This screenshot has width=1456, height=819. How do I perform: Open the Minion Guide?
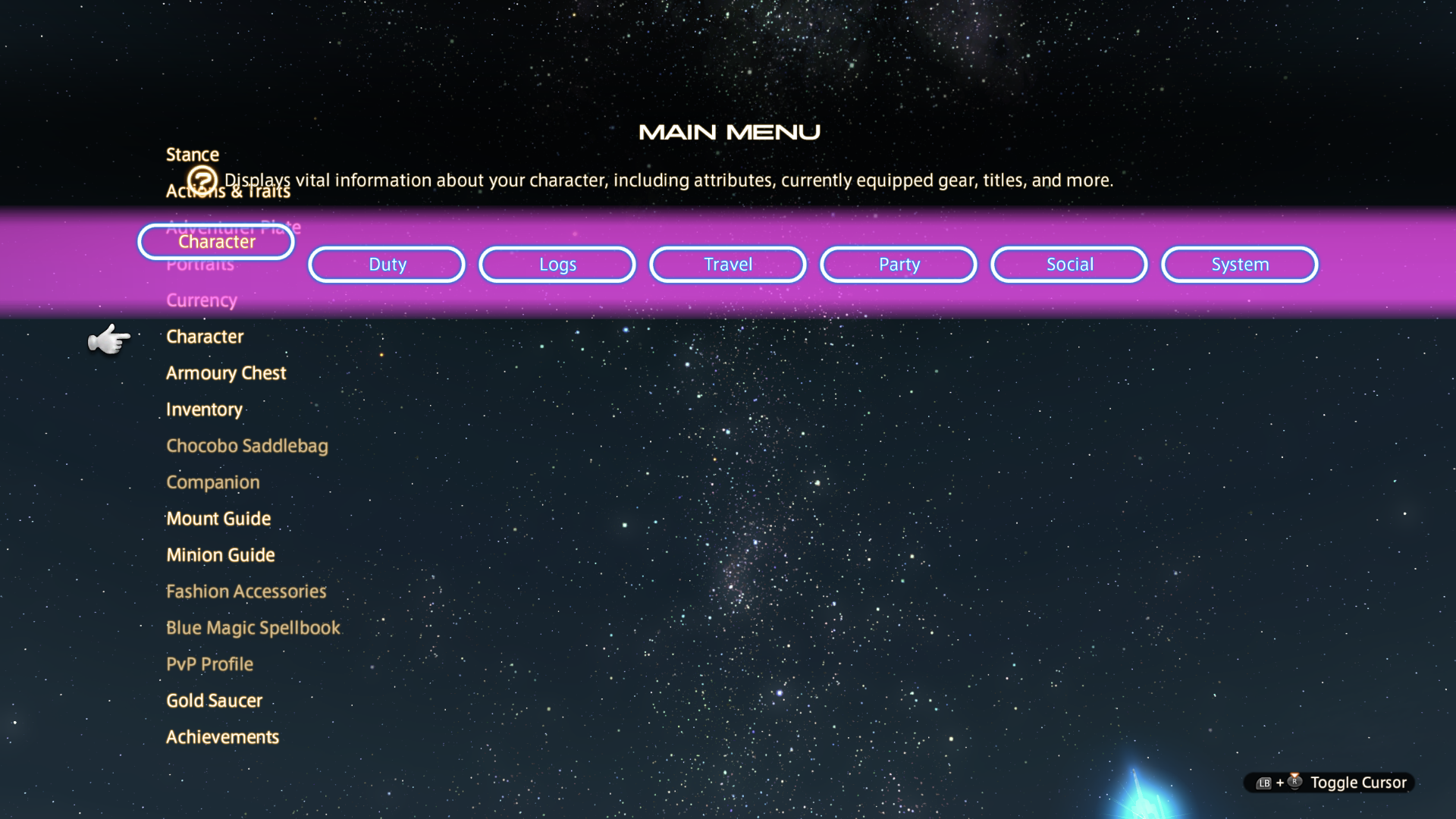point(221,554)
